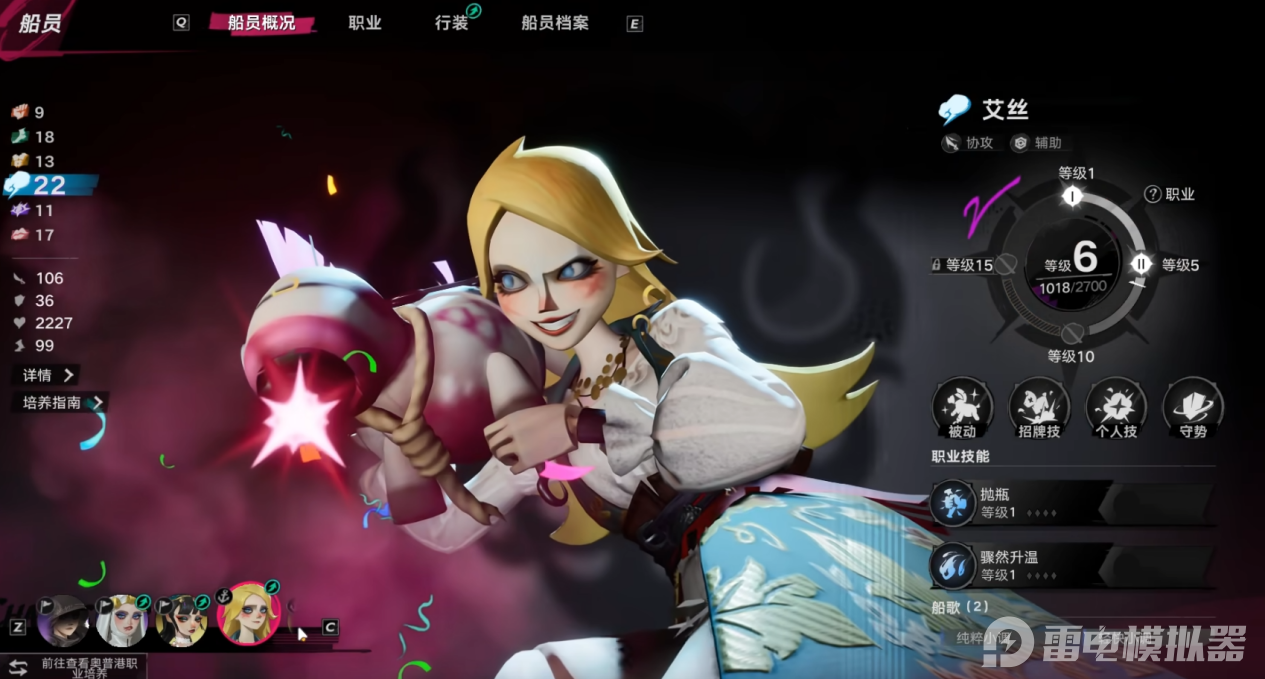Select the black-haired crew member portrait
The image size is (1265, 679).
[181, 621]
